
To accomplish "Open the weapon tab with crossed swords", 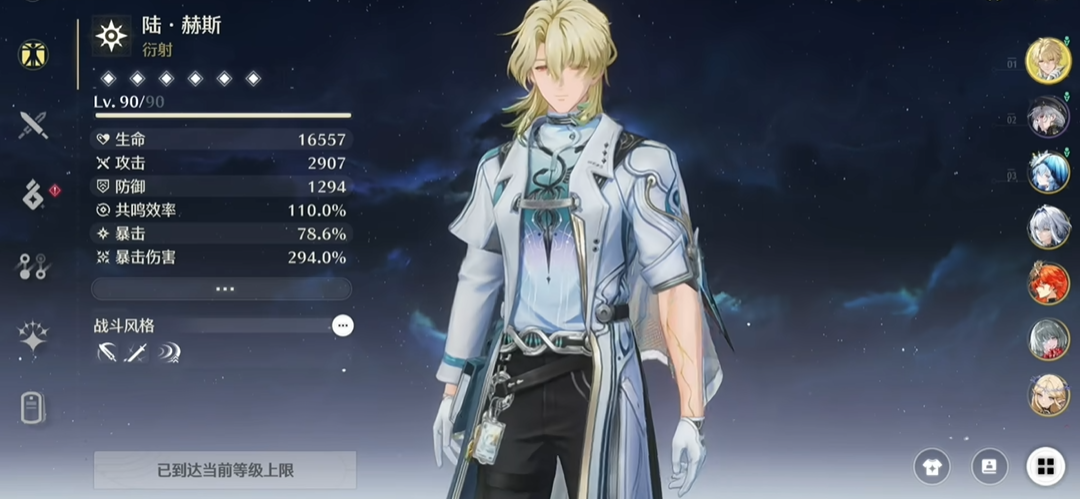I will pyautogui.click(x=34, y=125).
